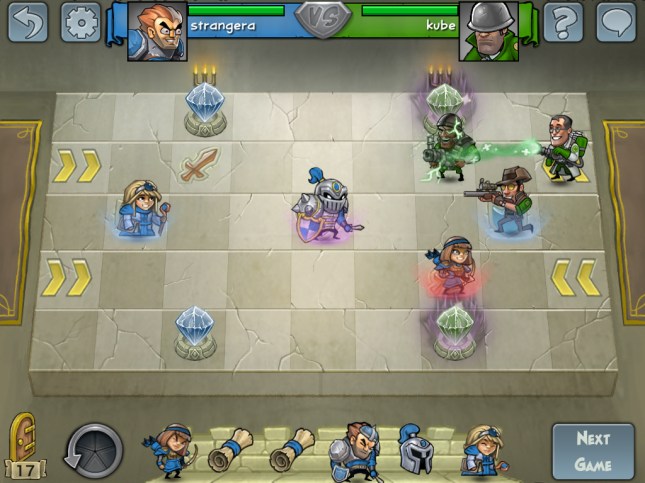Click the circular undo action wheel

[x=94, y=451]
